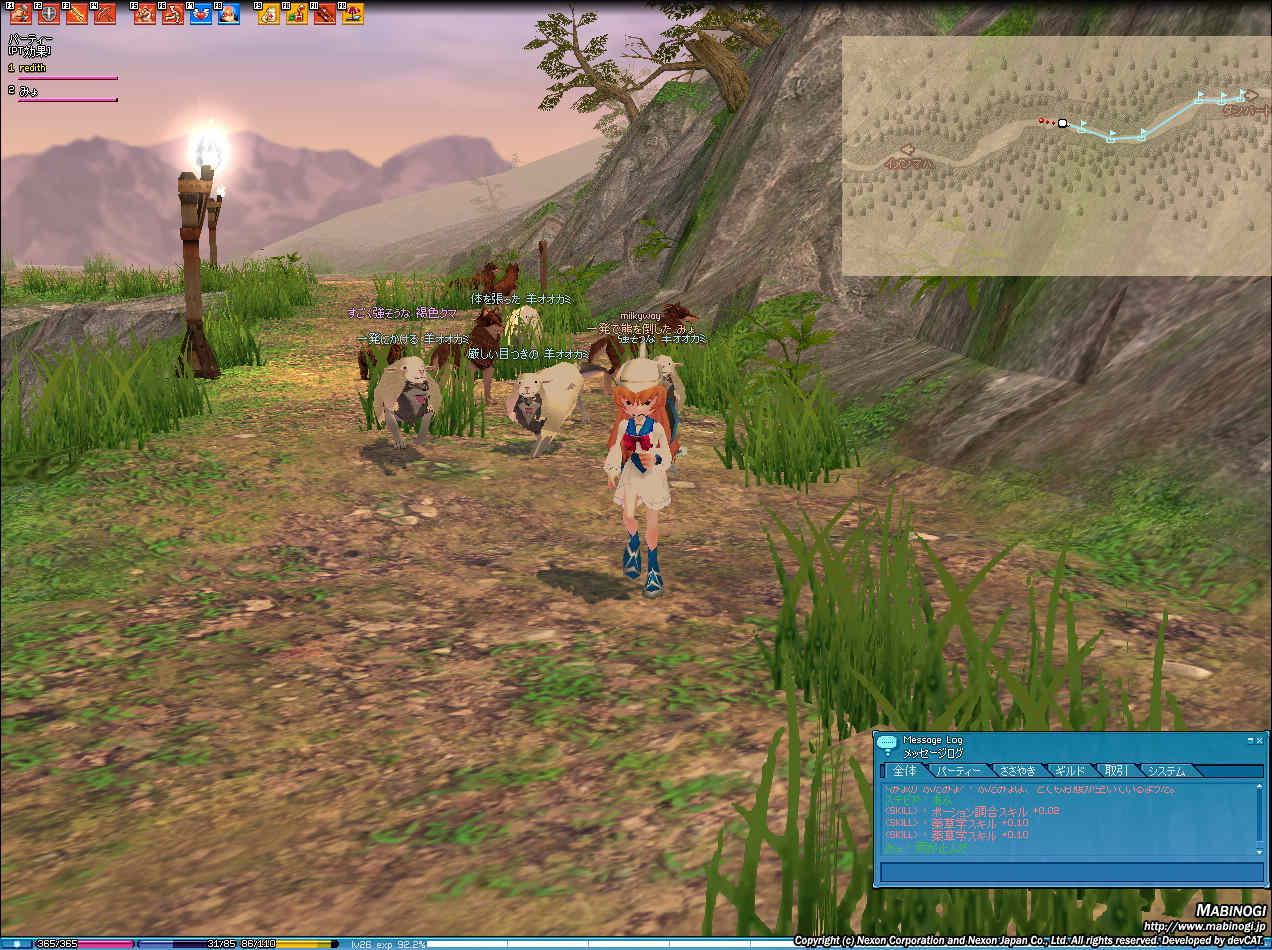Use the F8 bald character icon
Image resolution: width=1272 pixels, height=950 pixels.
(229, 14)
